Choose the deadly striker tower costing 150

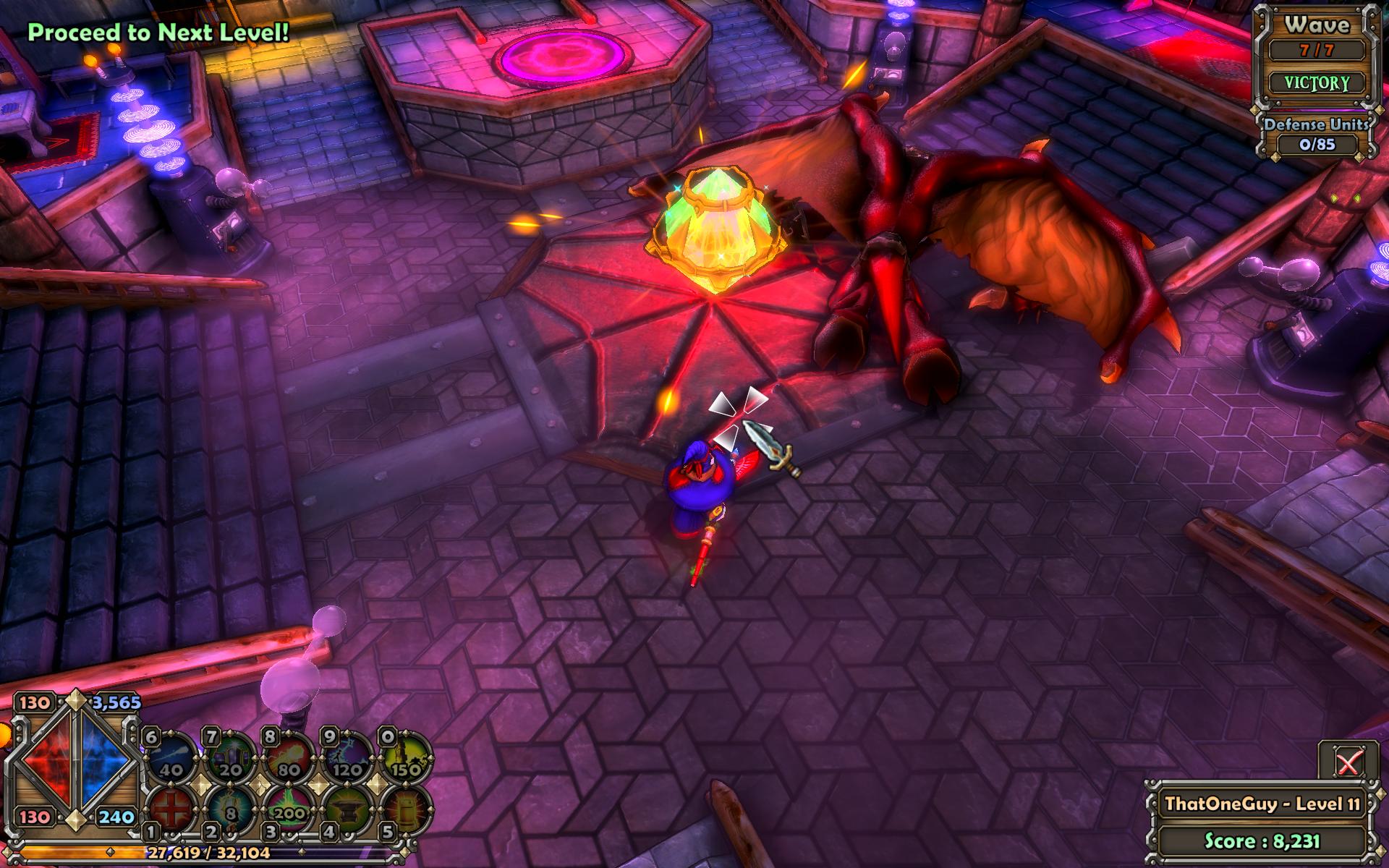pyautogui.click(x=406, y=759)
